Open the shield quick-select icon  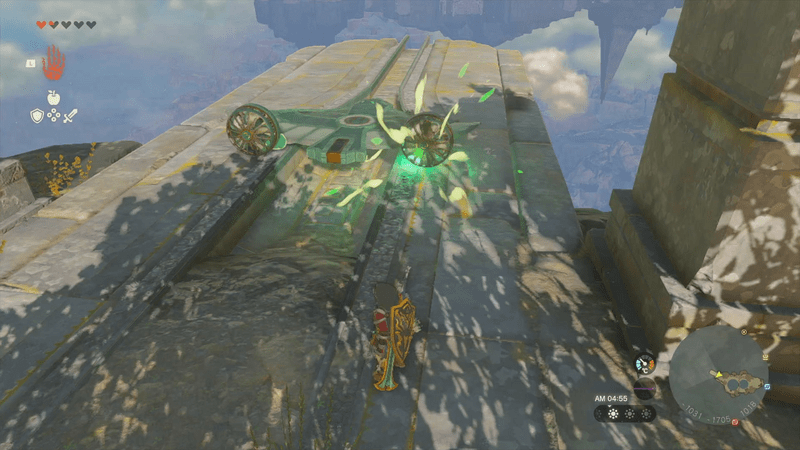[36, 115]
